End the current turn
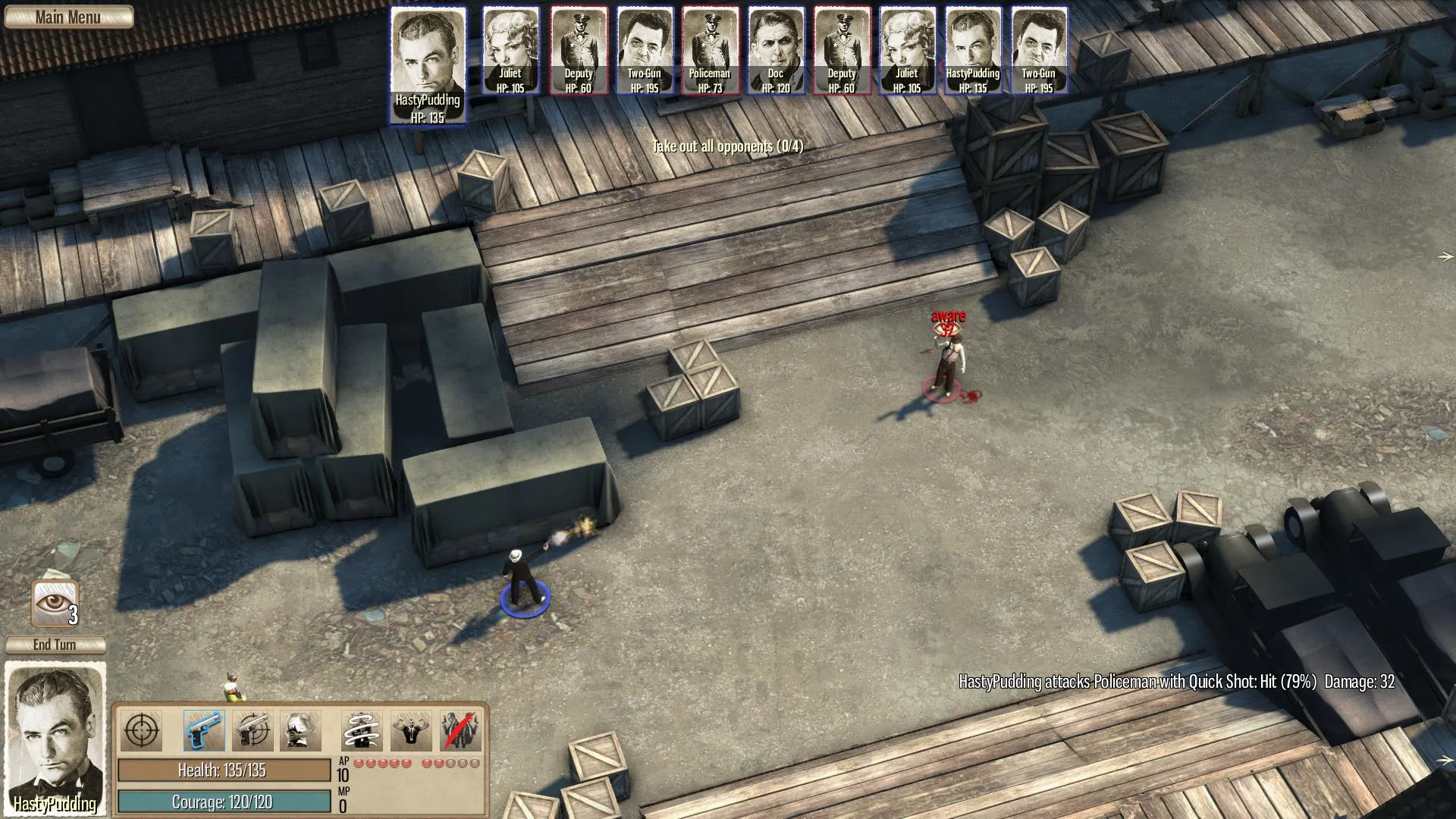The image size is (1456, 819). coord(55,645)
